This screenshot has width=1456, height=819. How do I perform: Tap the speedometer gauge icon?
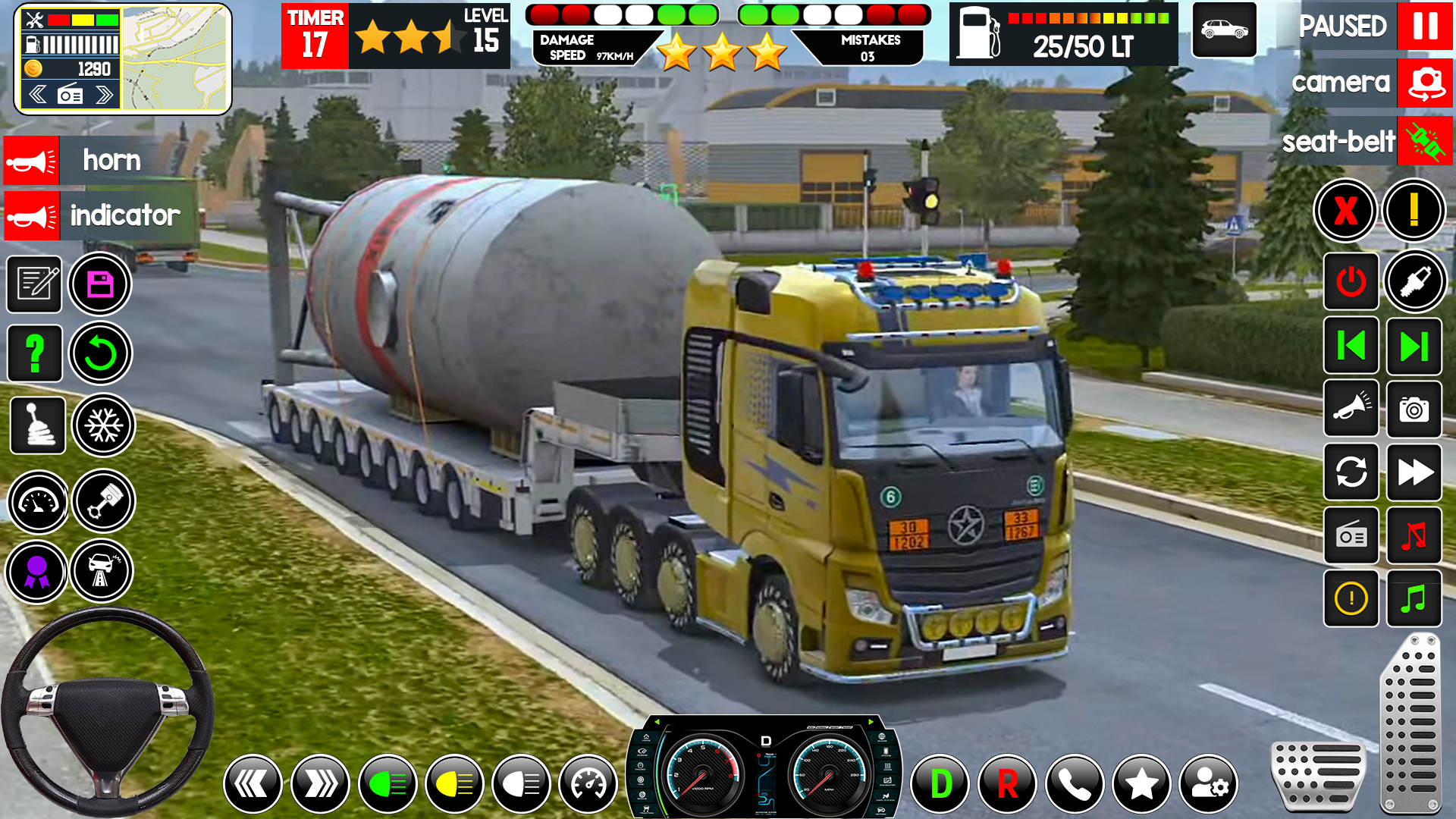click(37, 500)
